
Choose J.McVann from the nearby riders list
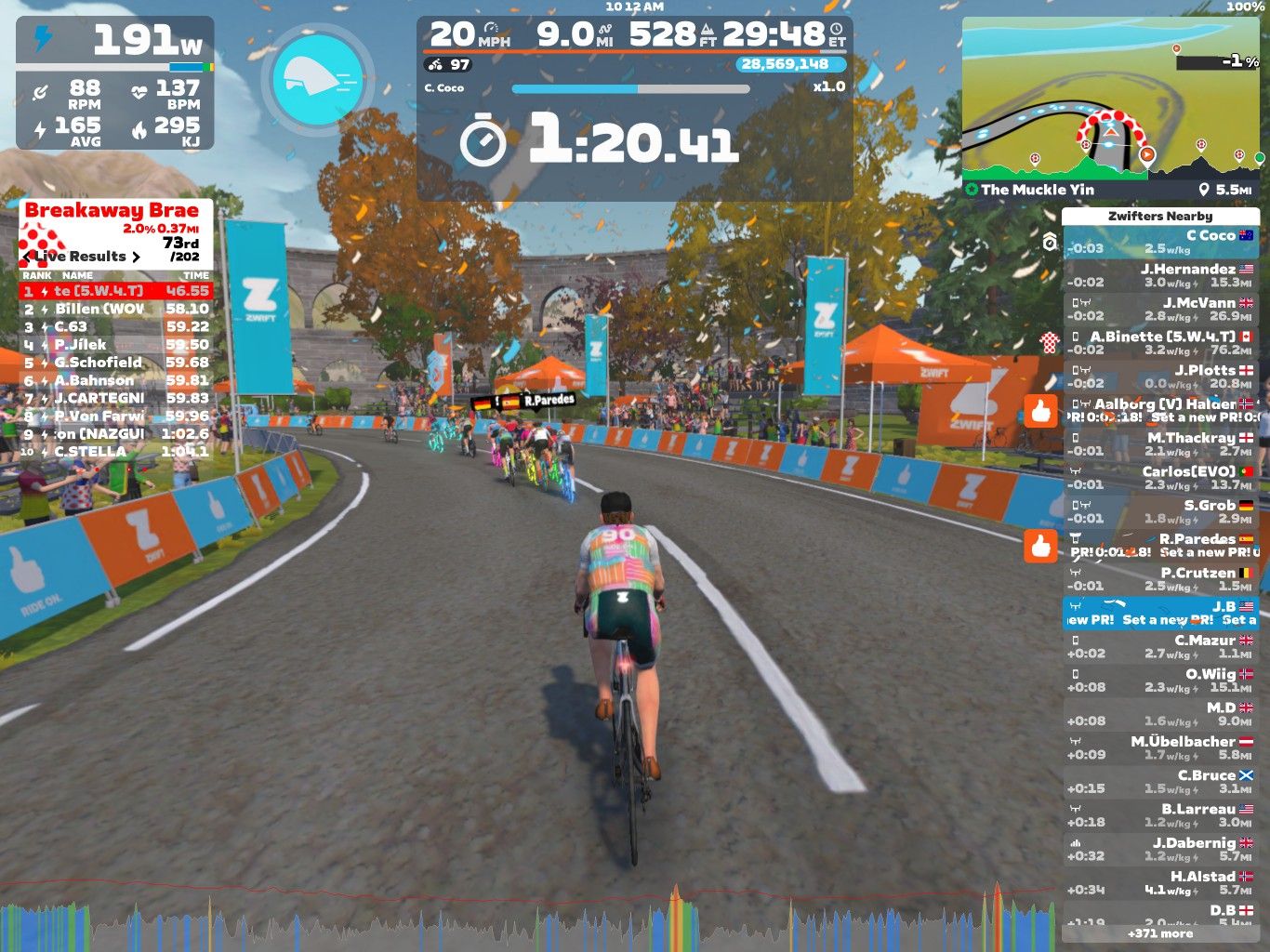1159,309
